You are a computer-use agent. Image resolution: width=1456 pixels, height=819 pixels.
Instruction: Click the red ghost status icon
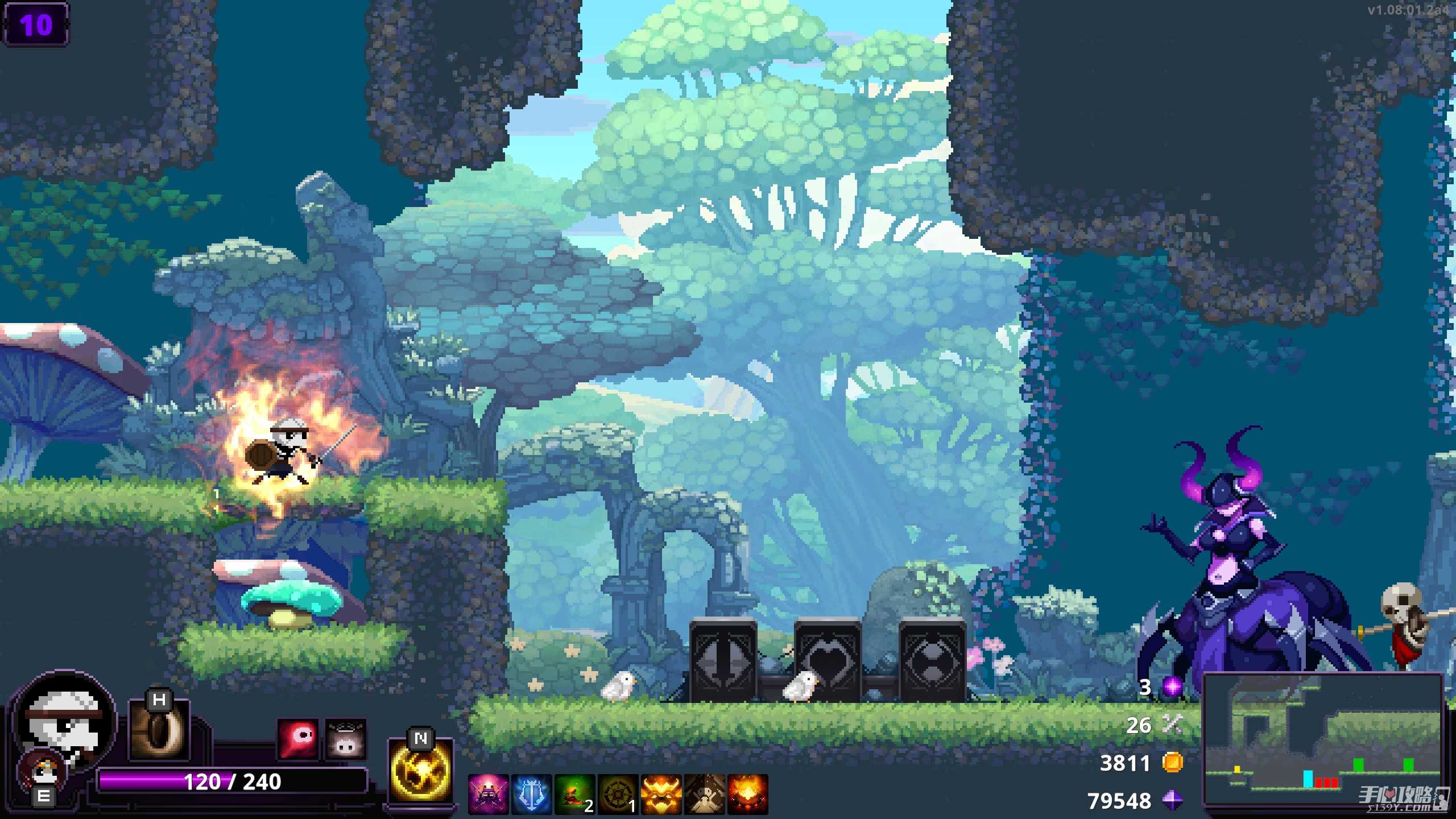coord(297,739)
